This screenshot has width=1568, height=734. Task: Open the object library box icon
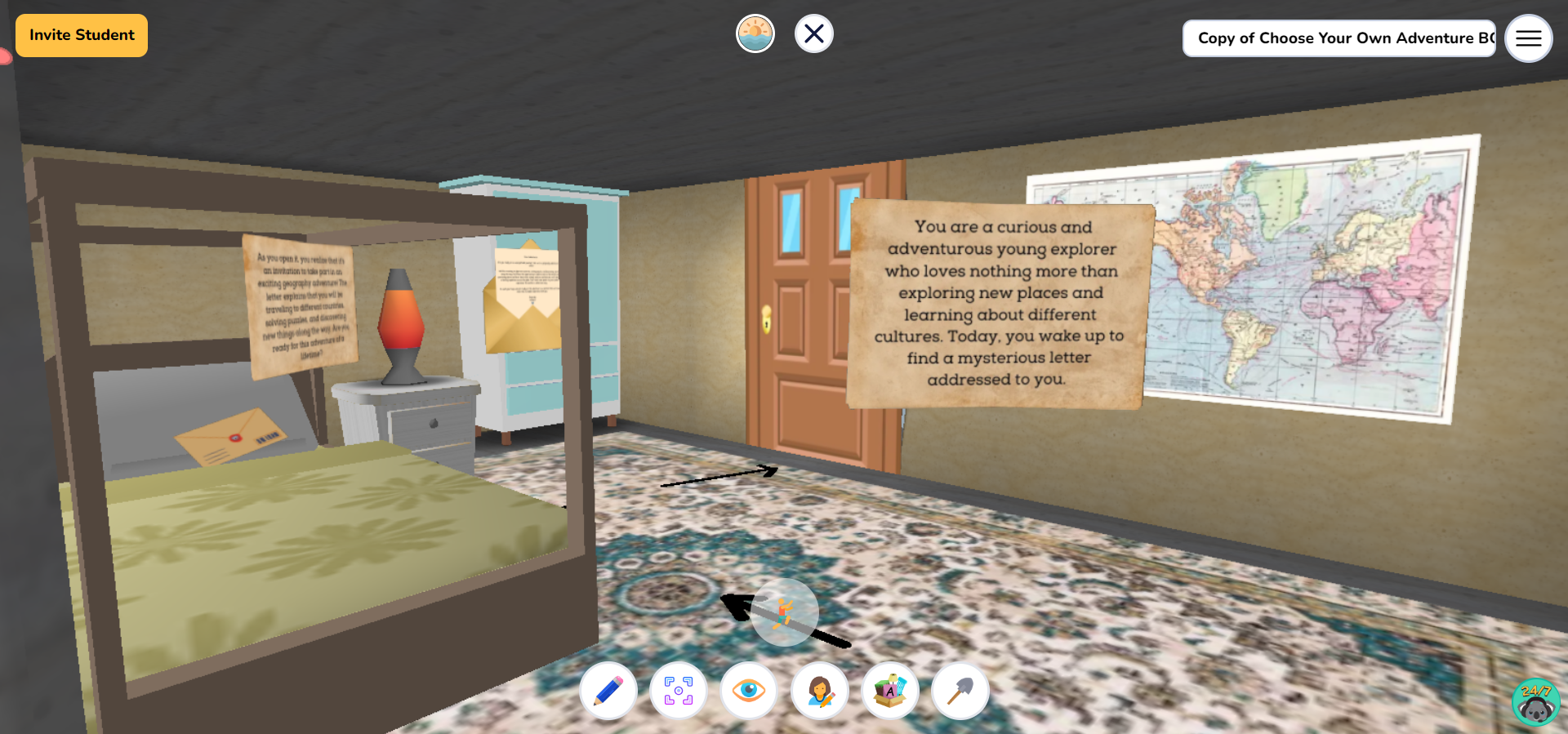[890, 691]
